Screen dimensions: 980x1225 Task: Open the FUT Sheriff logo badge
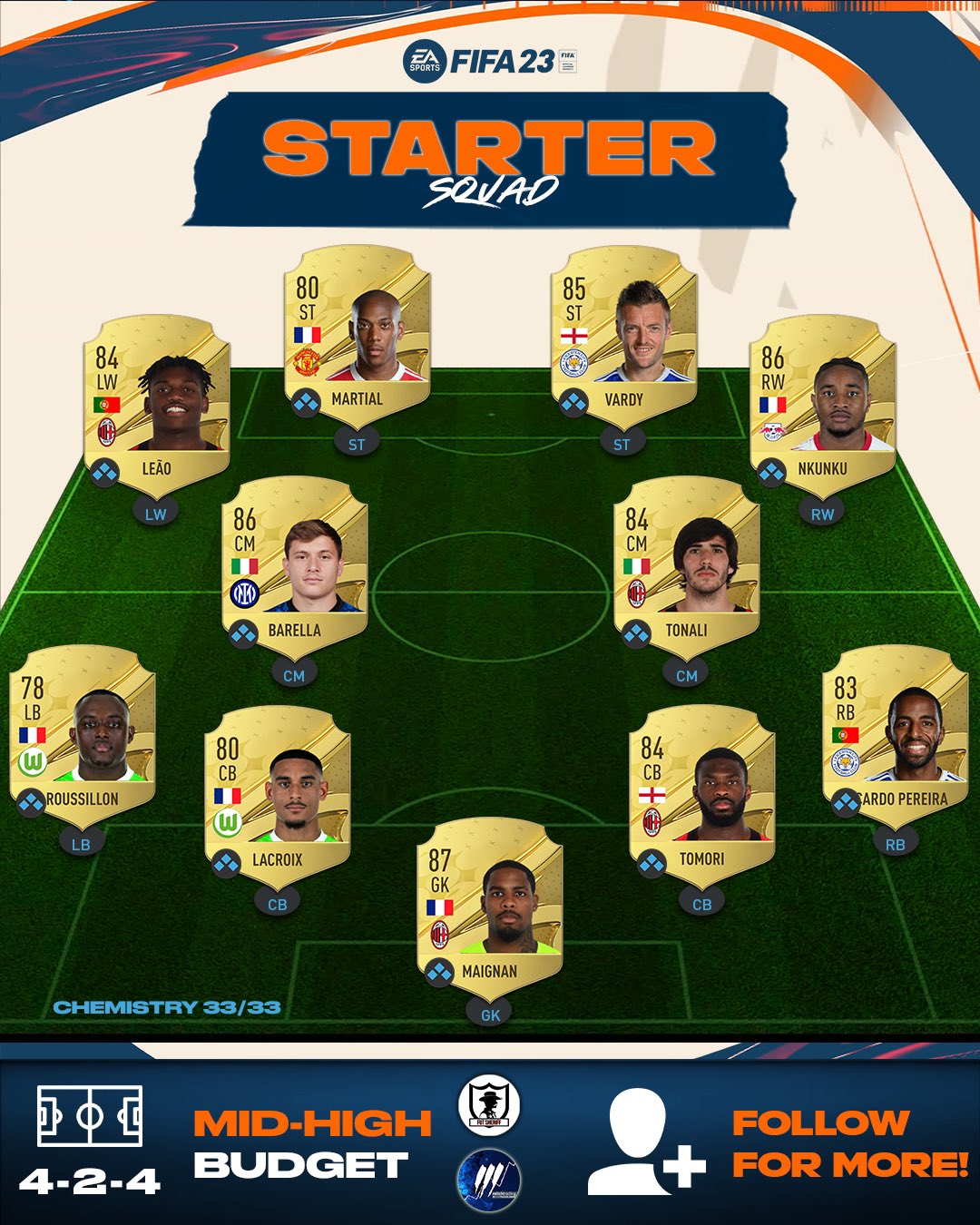tap(488, 1104)
